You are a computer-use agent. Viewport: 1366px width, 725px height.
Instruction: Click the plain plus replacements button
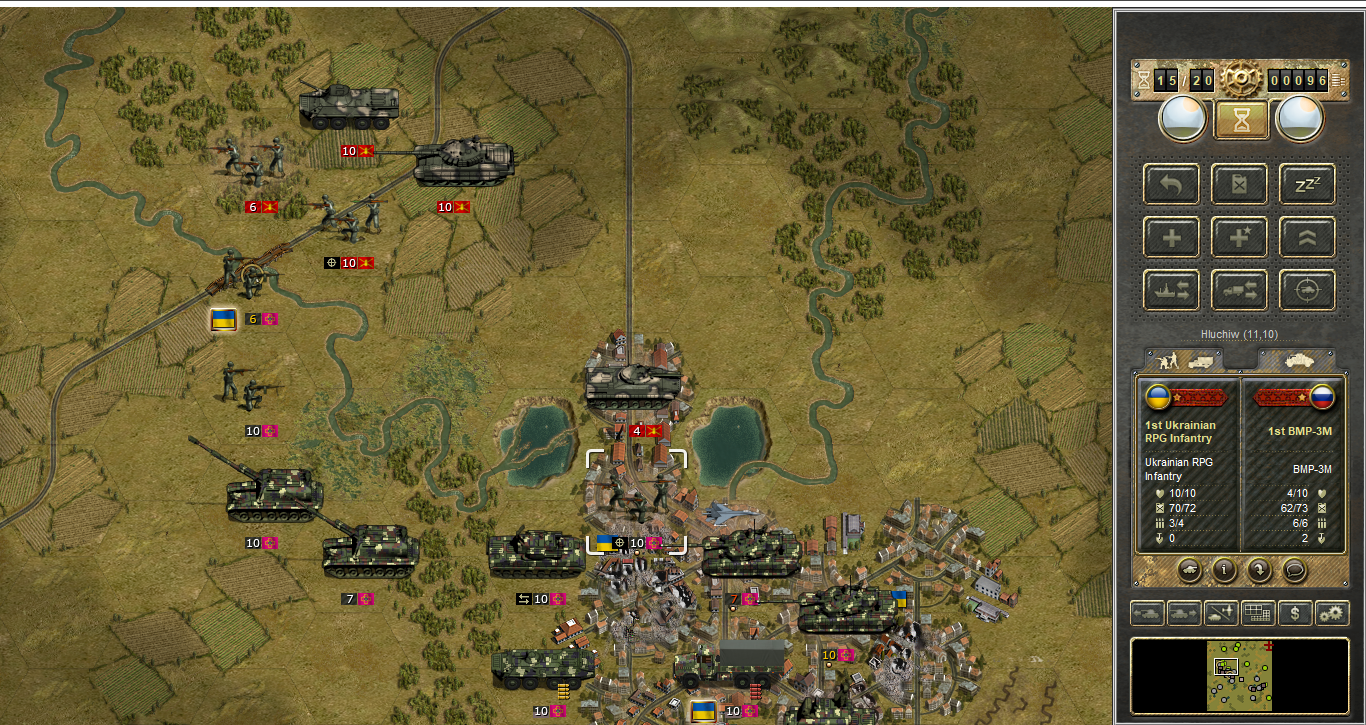point(1171,237)
